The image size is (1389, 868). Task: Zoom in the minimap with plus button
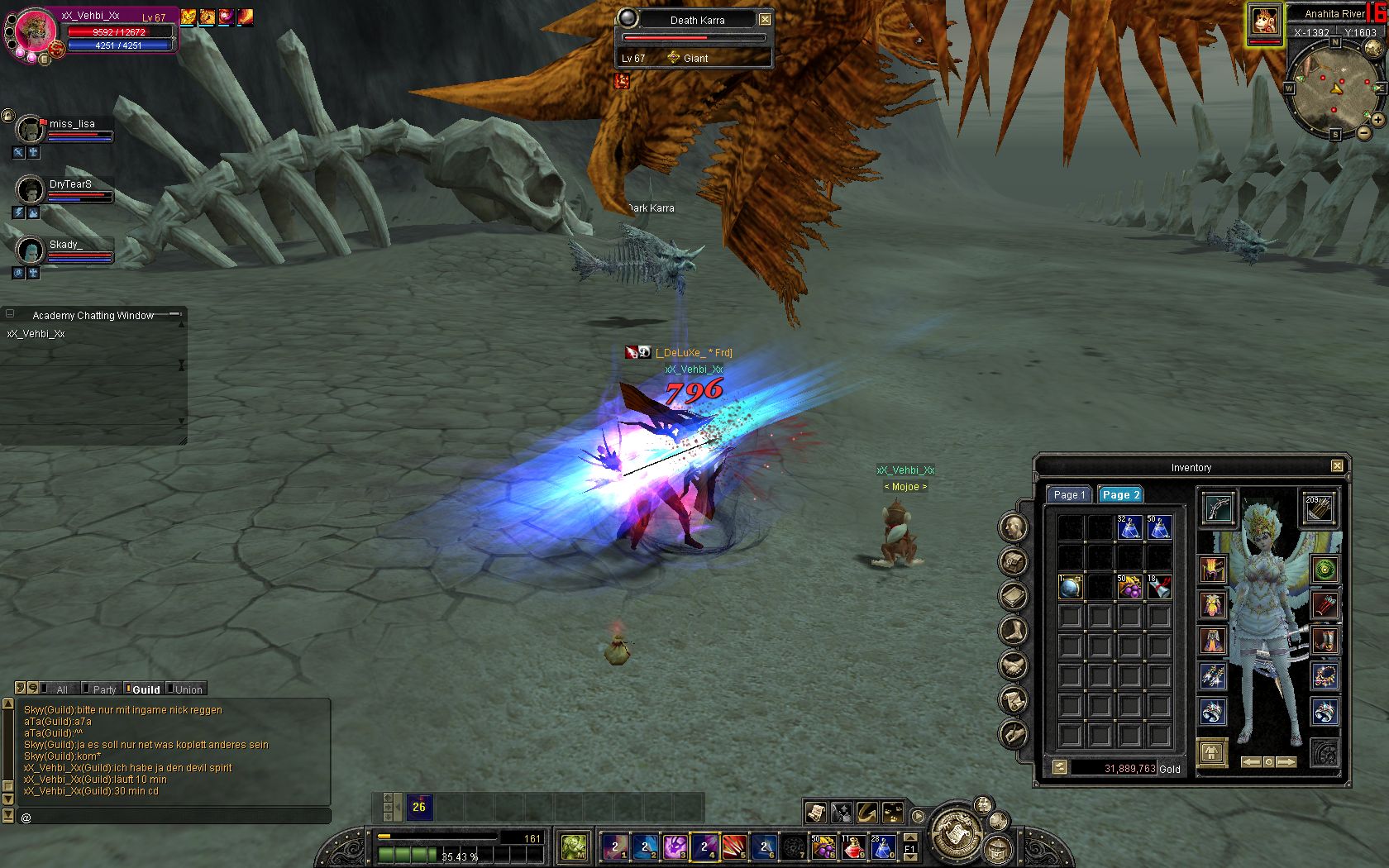1378,120
